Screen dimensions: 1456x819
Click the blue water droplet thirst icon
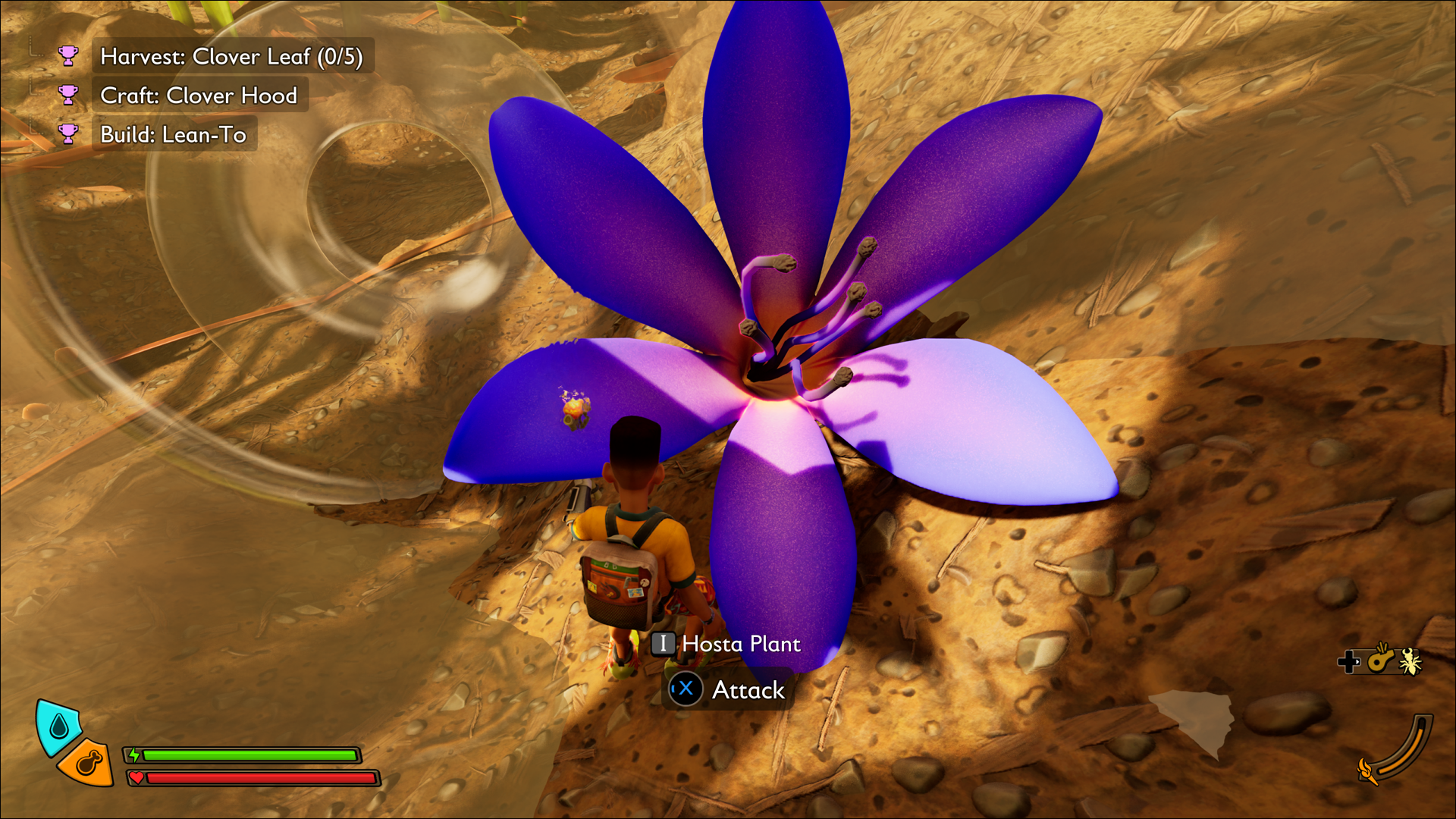58,726
